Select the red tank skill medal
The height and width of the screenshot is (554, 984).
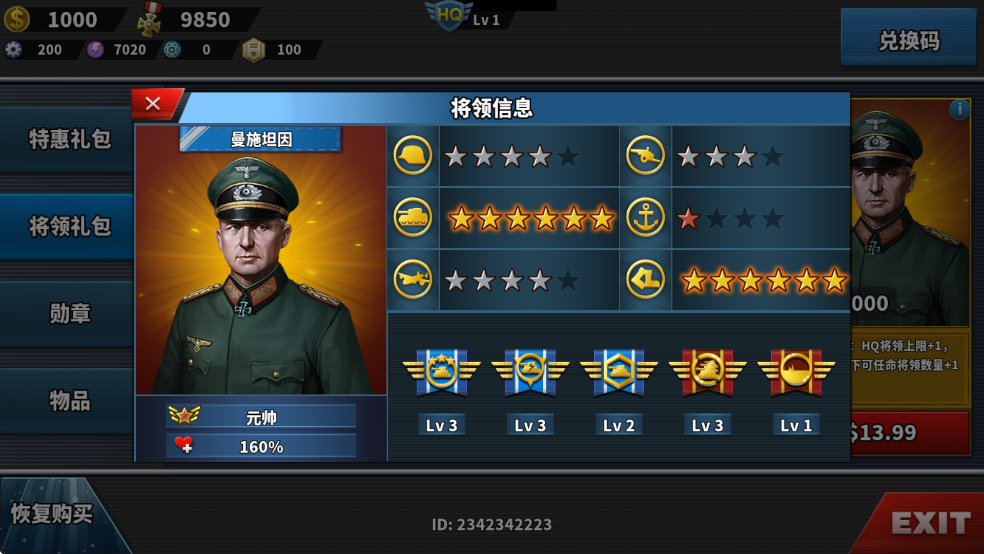coord(707,372)
